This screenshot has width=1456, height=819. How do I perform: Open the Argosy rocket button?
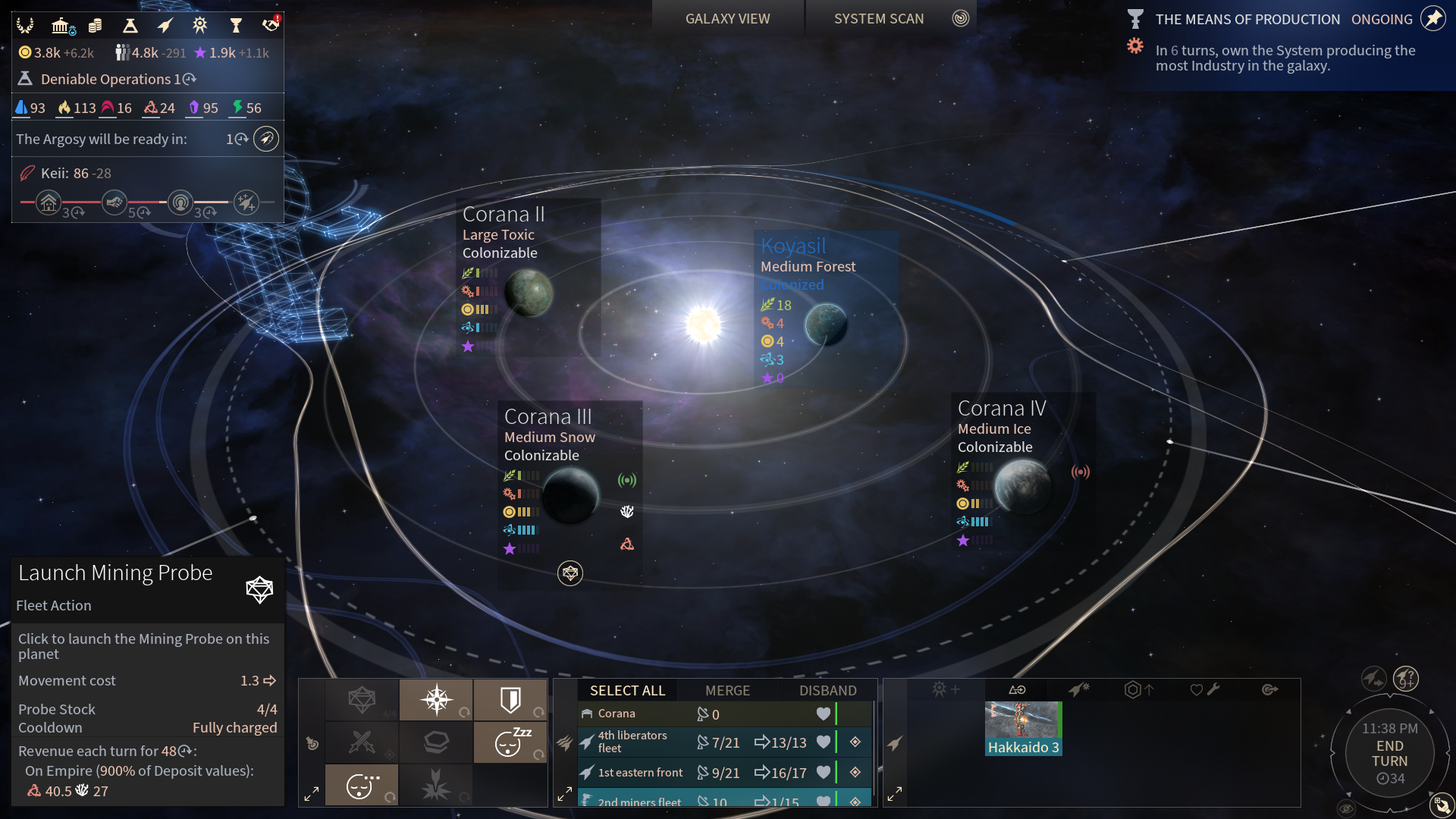(266, 139)
